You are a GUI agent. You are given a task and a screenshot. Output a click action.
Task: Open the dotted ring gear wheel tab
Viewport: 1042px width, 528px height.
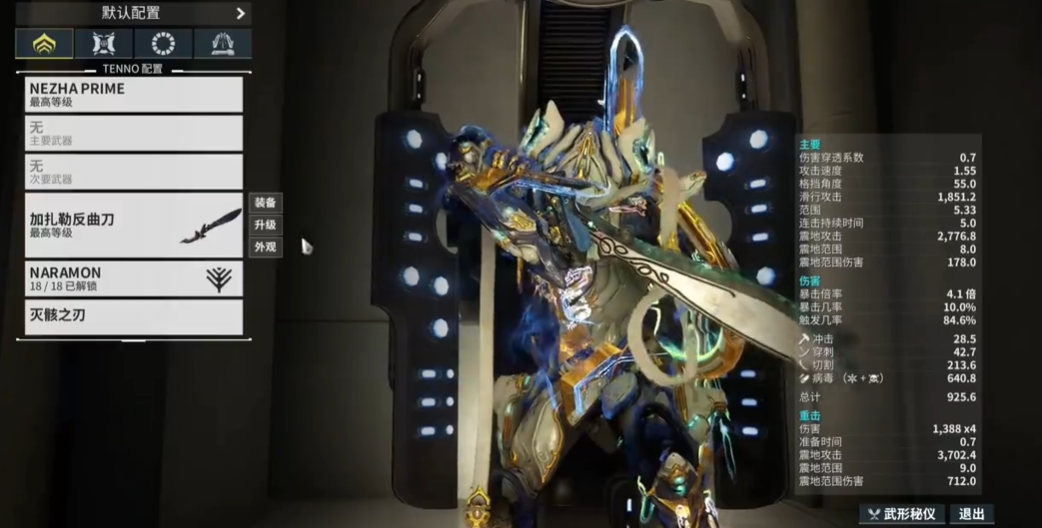point(163,43)
